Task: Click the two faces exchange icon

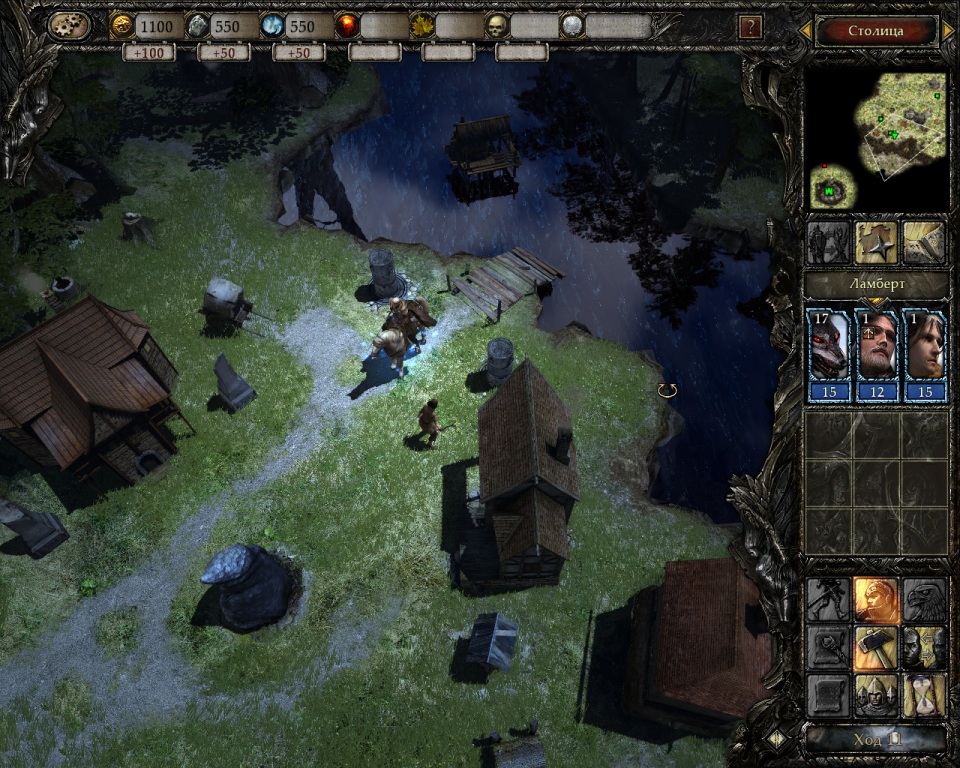Action: (925, 647)
